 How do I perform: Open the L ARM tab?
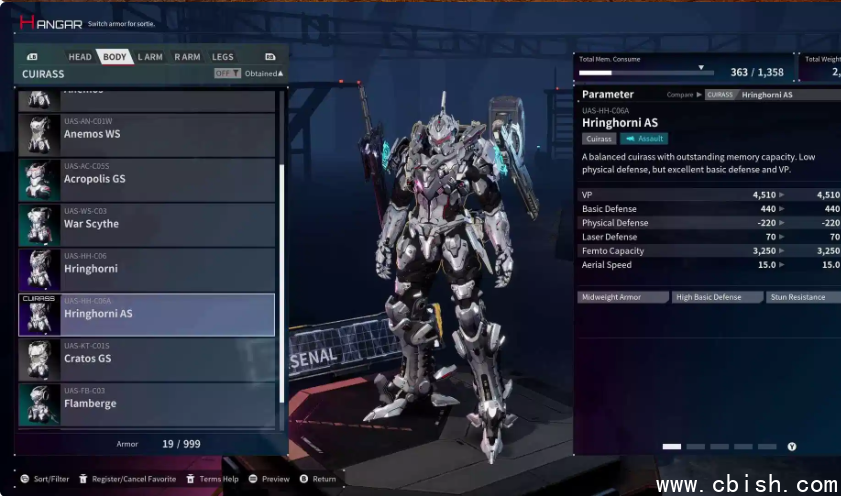pyautogui.click(x=150, y=57)
